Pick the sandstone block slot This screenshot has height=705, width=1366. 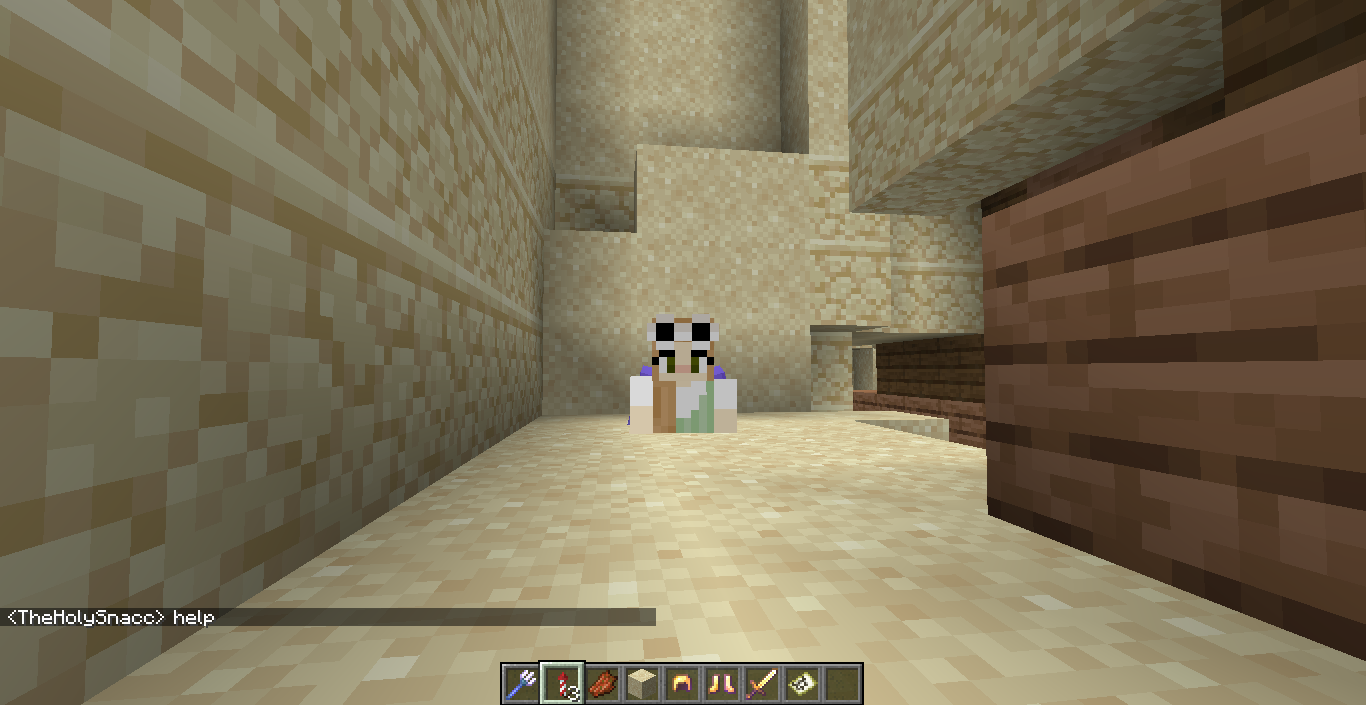pos(642,684)
